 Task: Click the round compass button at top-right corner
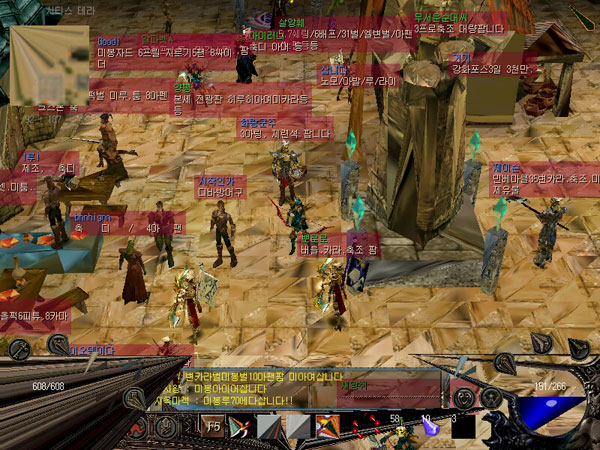(x=584, y=17)
